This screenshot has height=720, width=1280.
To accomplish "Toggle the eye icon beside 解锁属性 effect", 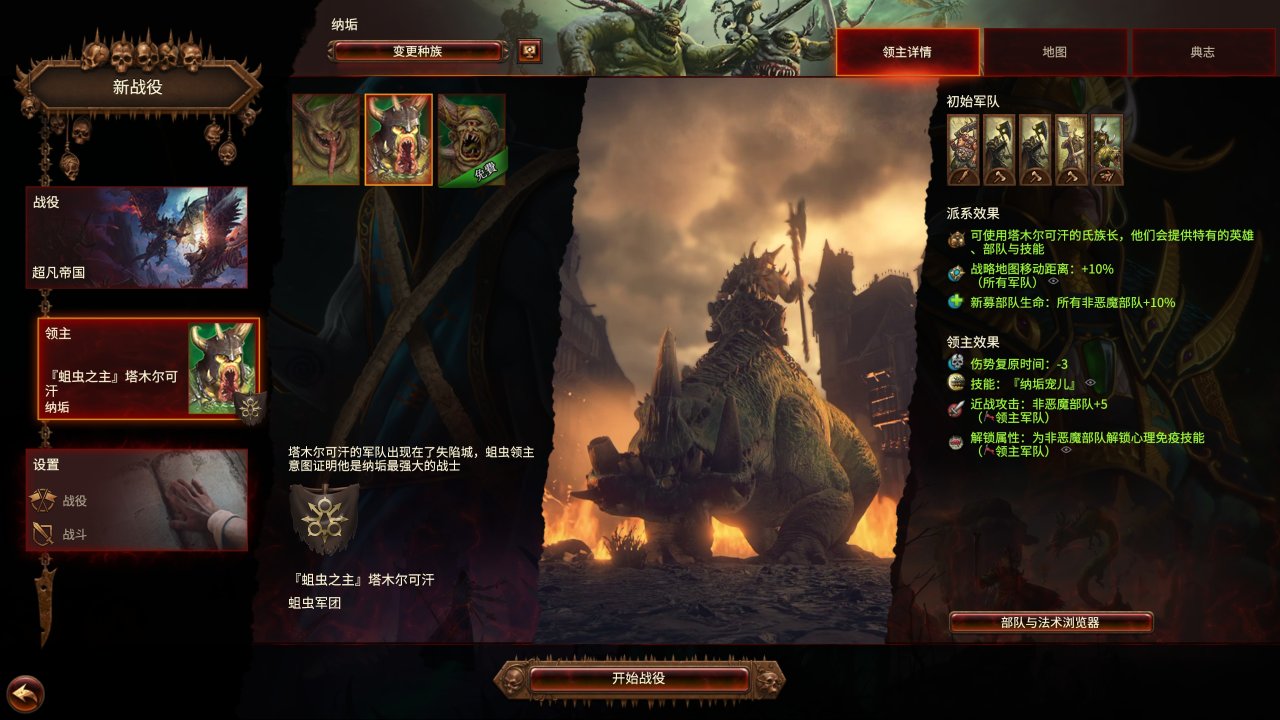I will pos(1066,449).
